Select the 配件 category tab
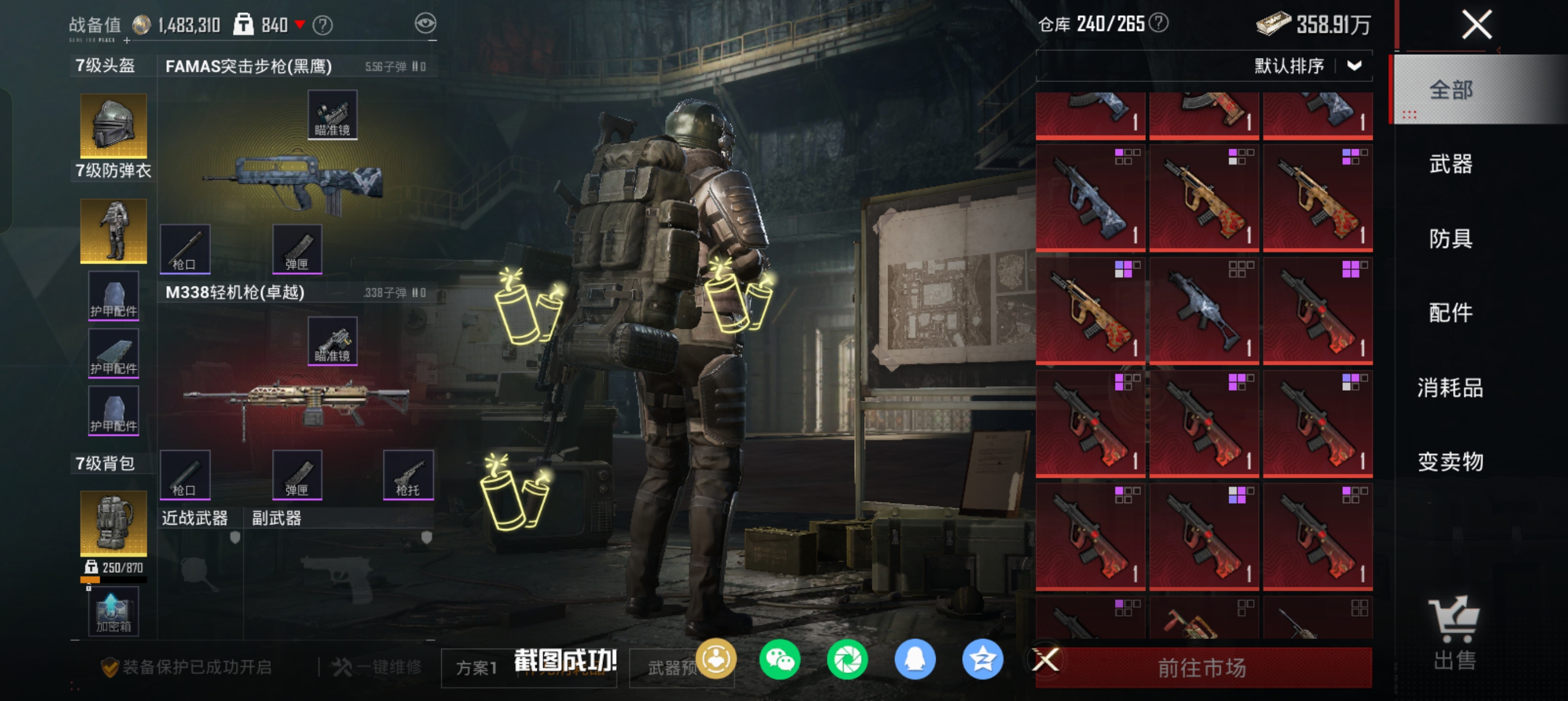Screen dimensions: 1568x701 (x=1450, y=313)
